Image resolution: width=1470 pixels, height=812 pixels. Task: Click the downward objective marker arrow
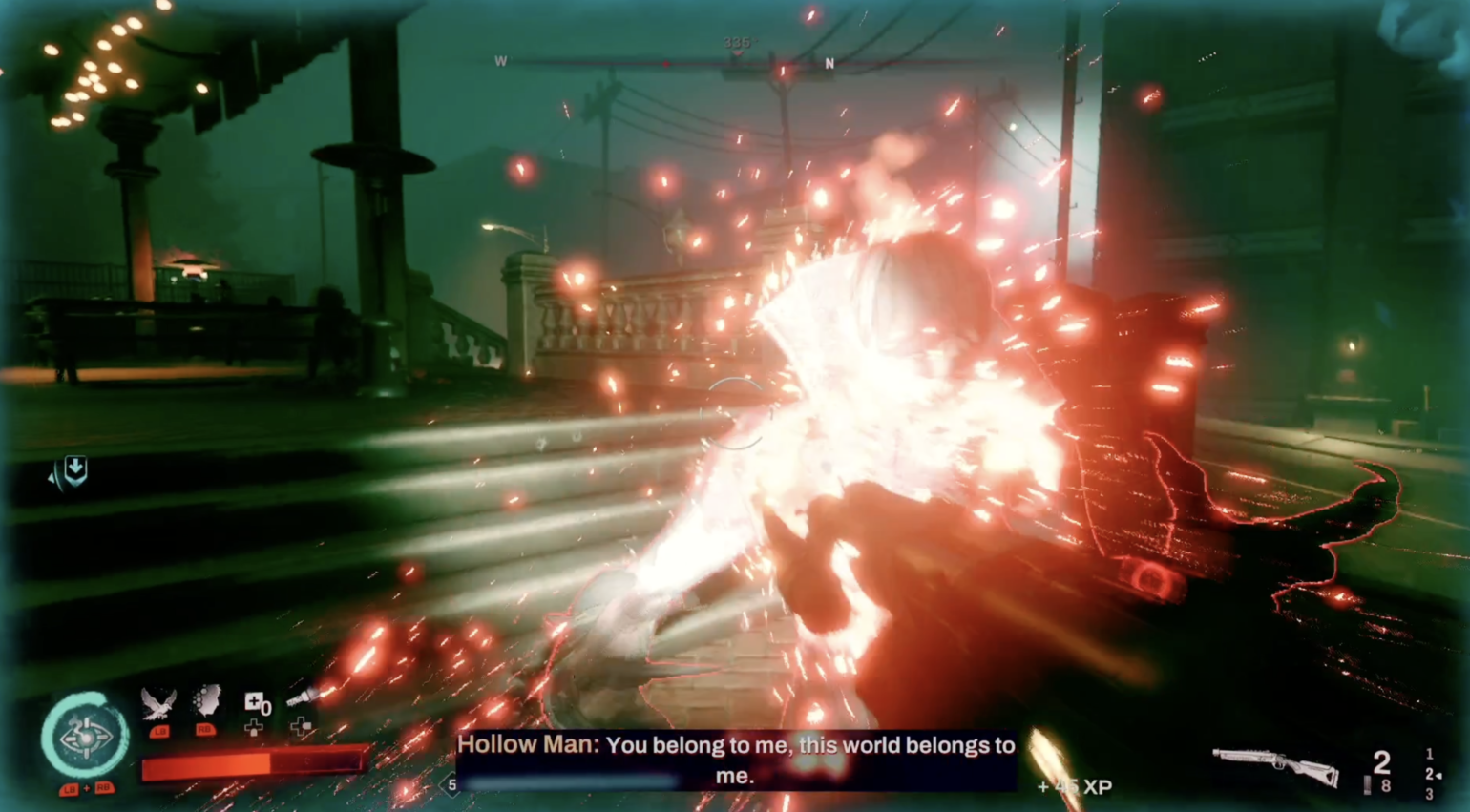pos(74,470)
